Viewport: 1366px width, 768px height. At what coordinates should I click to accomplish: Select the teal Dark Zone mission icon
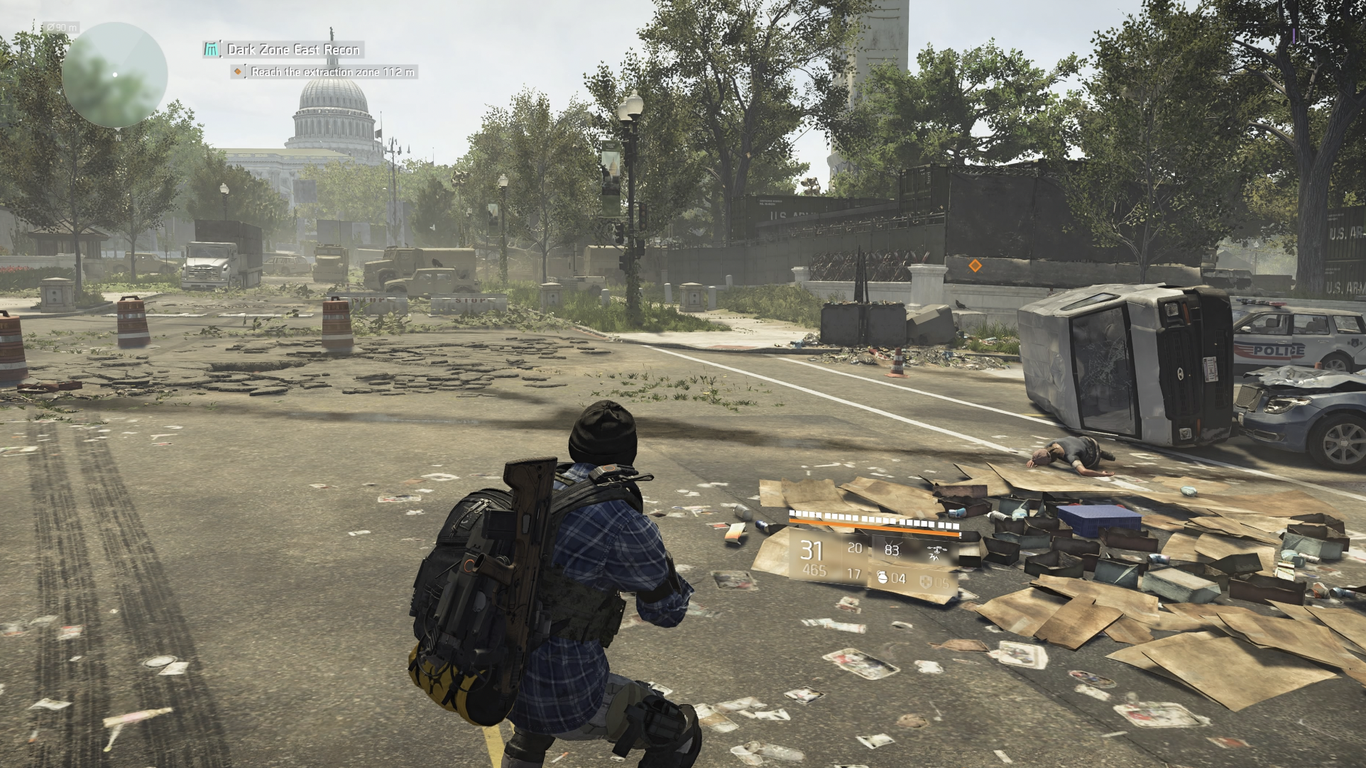coord(210,49)
